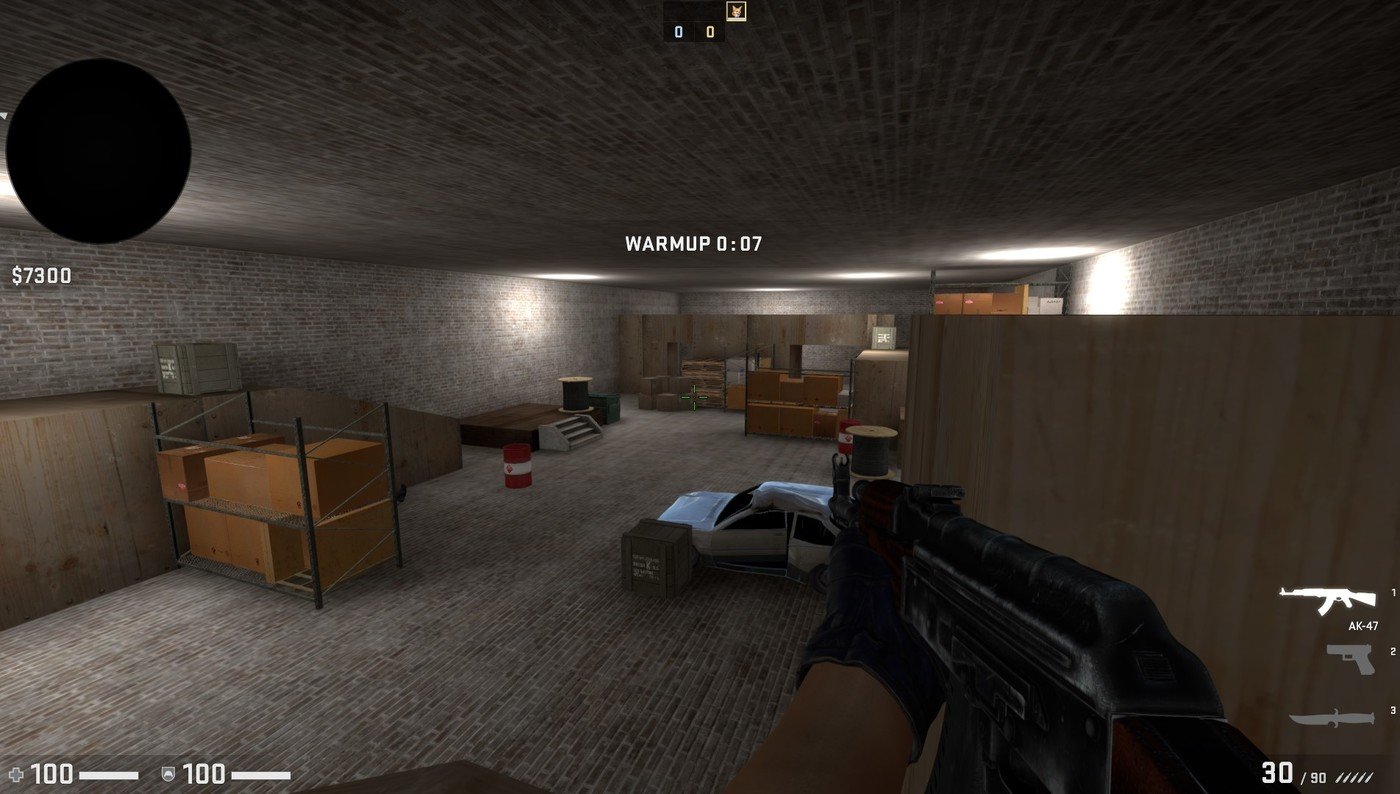Image resolution: width=1400 pixels, height=794 pixels.
Task: Click the circular radar minimap
Action: coord(98,150)
